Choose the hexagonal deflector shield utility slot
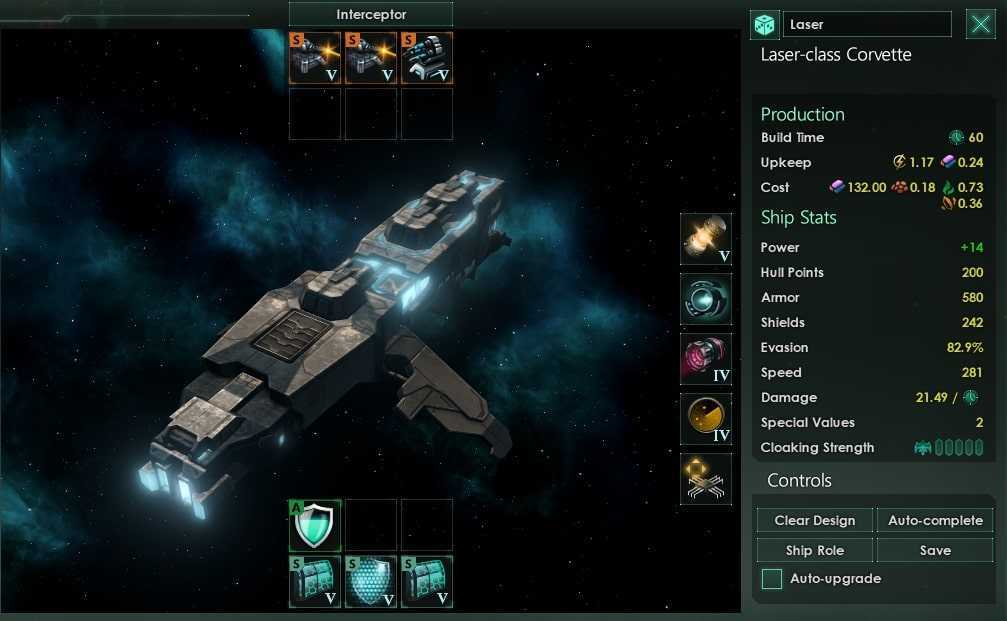 [371, 582]
